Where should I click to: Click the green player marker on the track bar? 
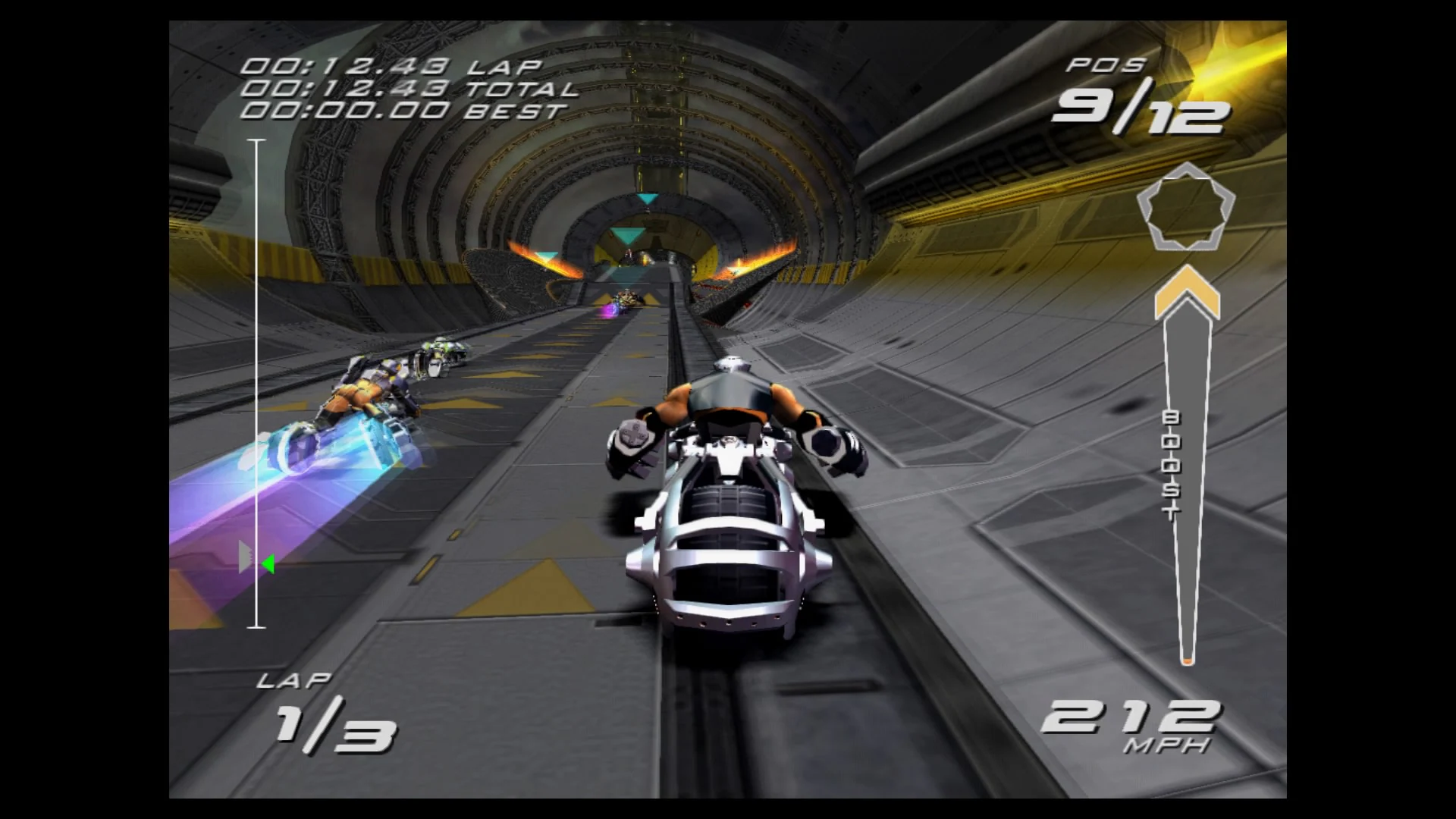(267, 561)
